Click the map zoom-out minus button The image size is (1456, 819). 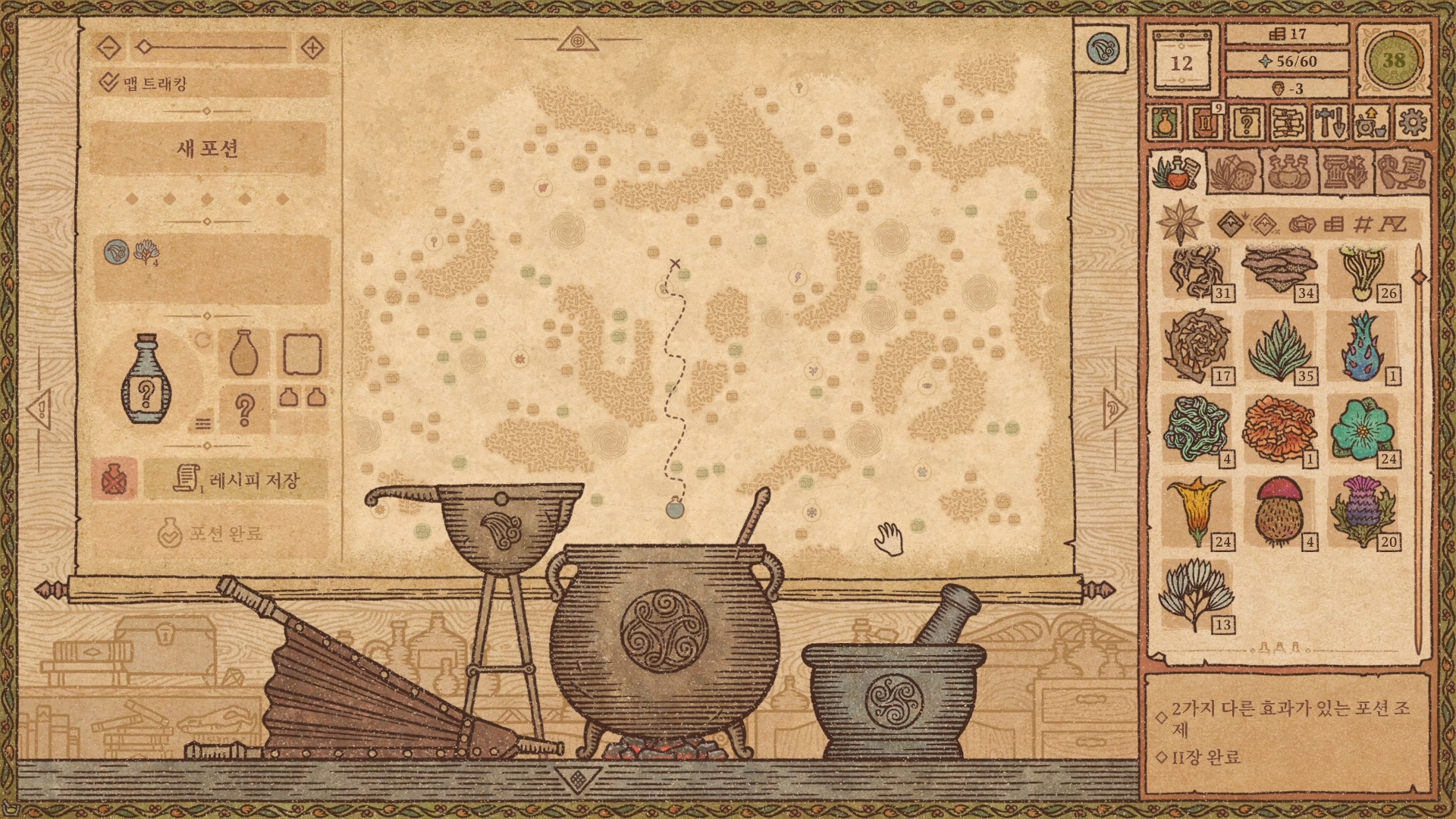[110, 48]
